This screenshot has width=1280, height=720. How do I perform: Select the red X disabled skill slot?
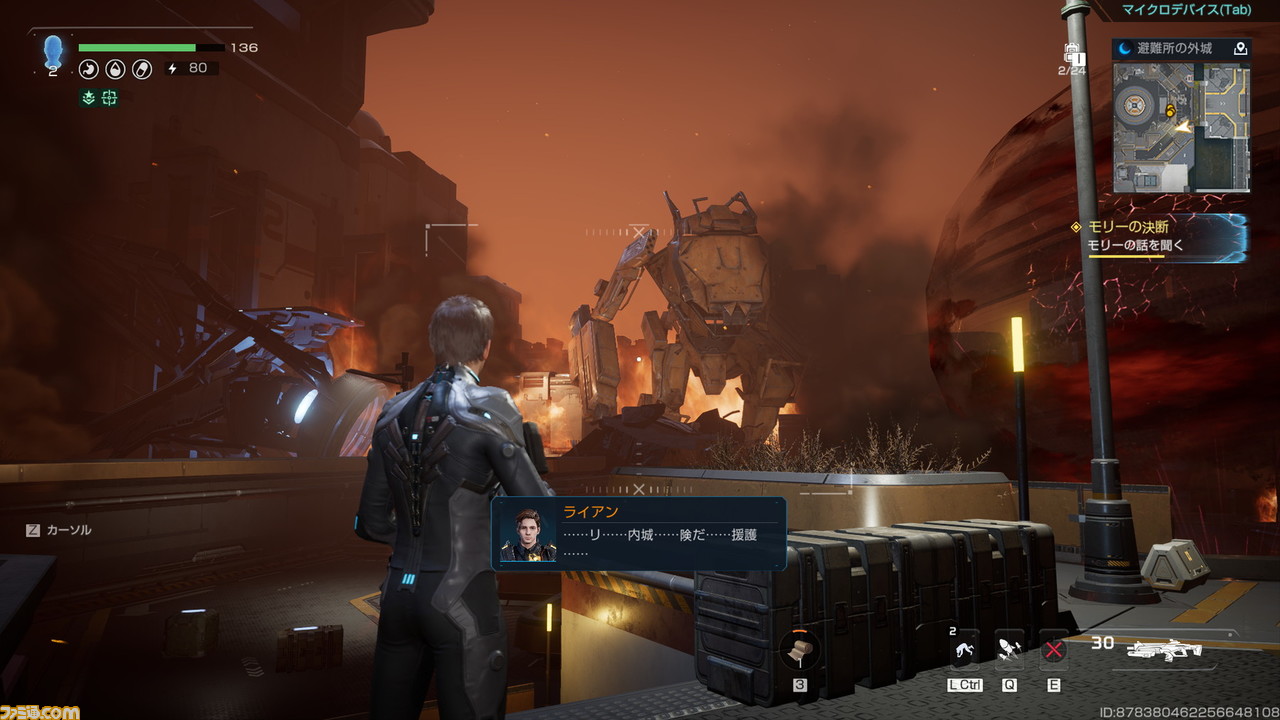pos(1053,651)
